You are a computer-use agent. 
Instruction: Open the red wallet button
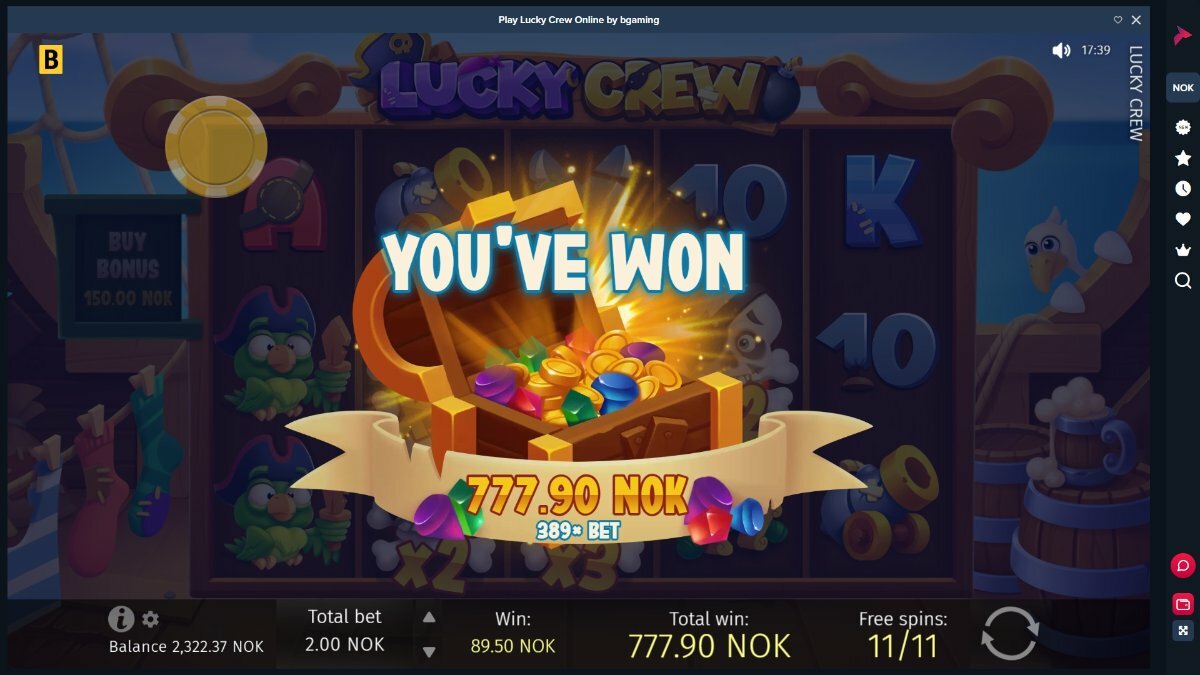1183,604
